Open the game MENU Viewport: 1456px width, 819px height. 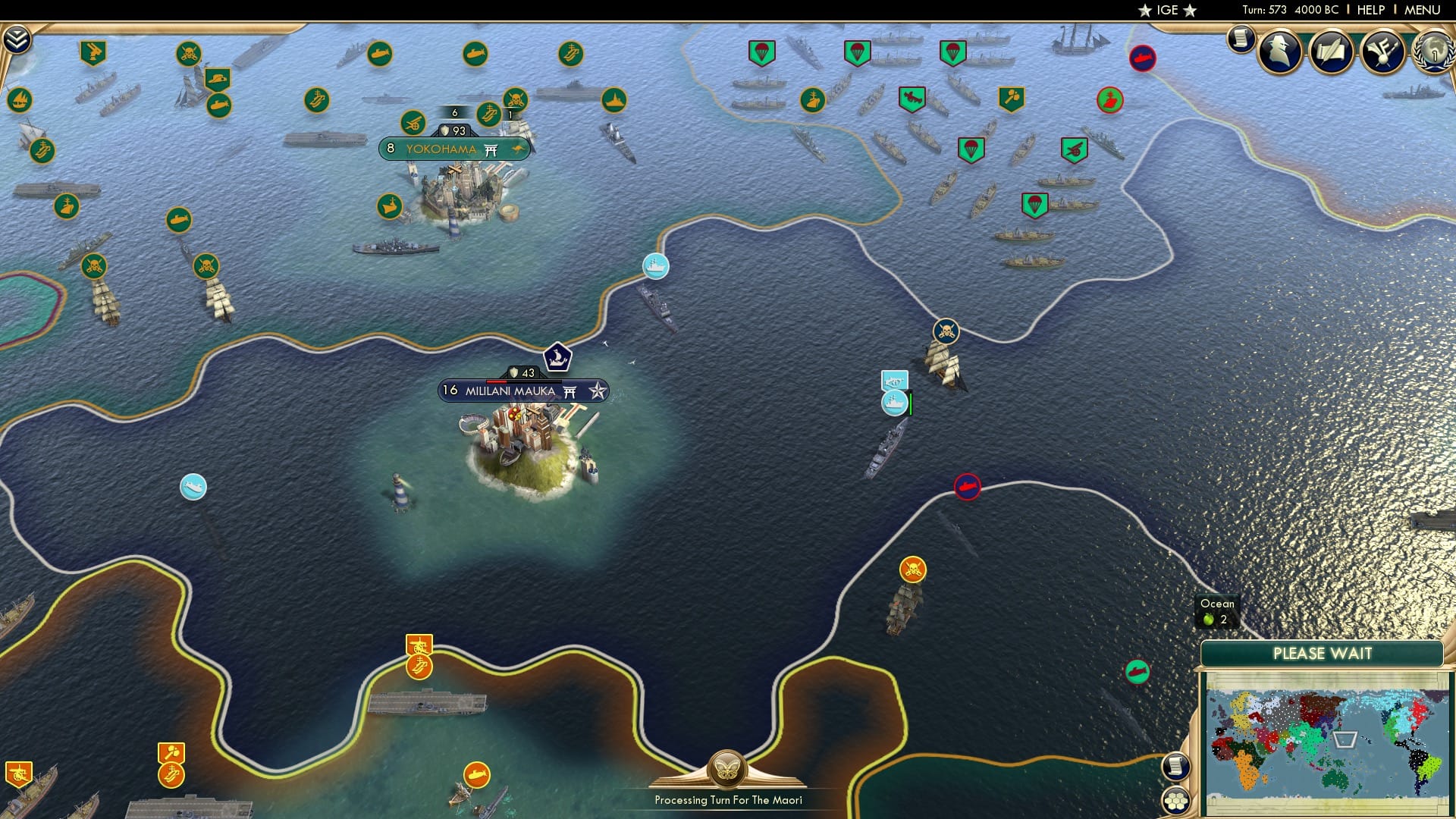(1416, 10)
